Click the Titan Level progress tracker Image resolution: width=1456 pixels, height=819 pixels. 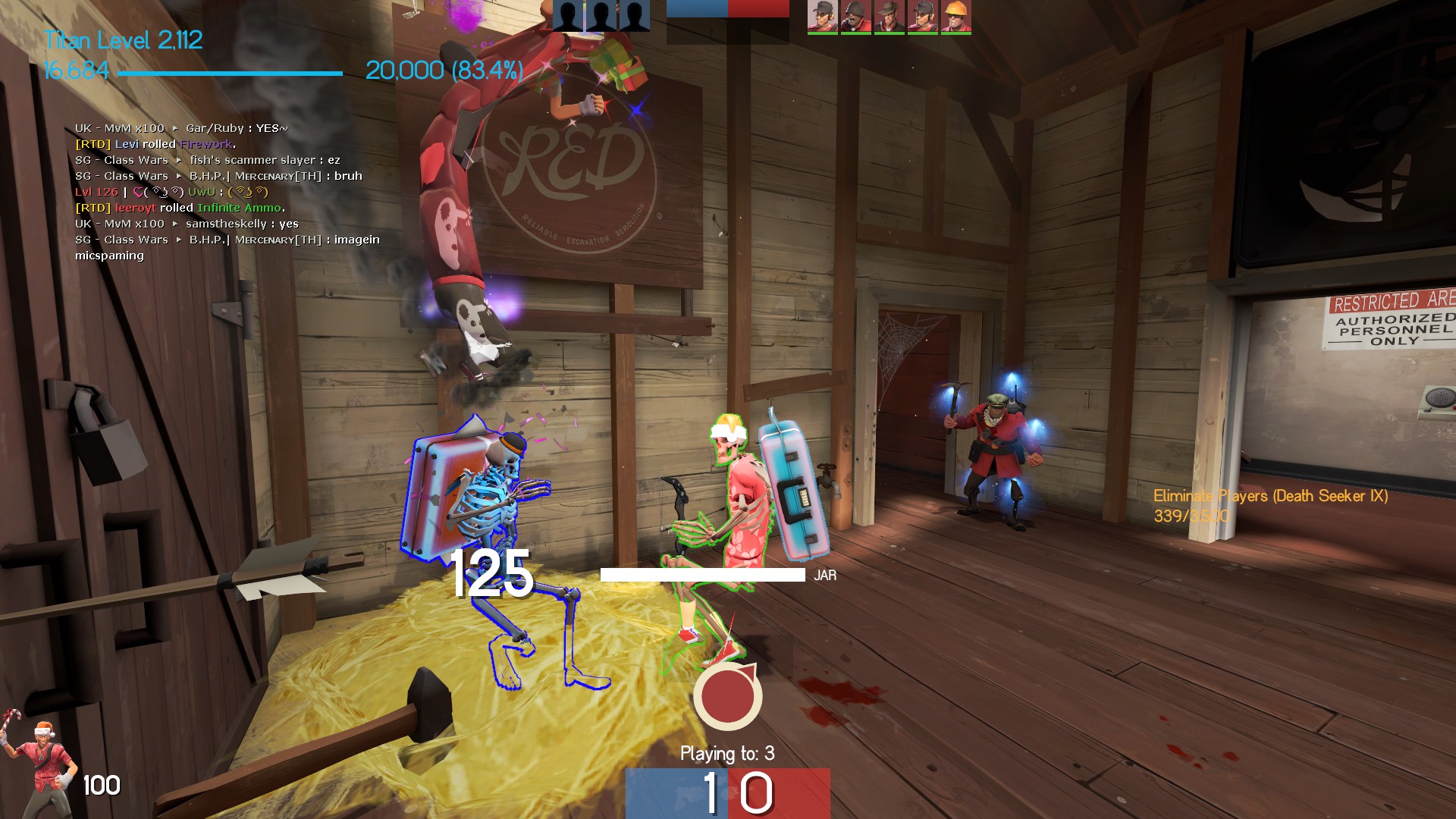tap(227, 56)
